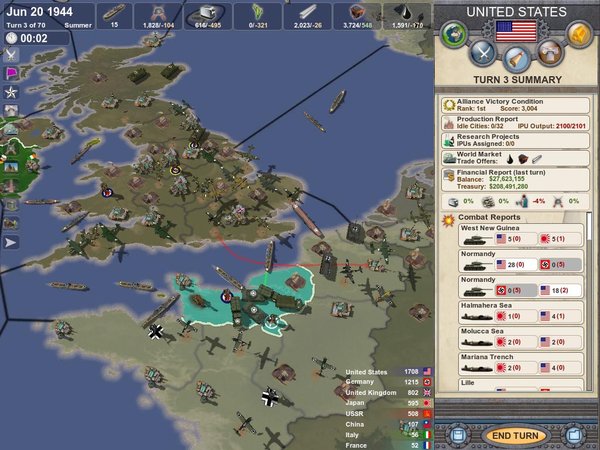Toggle the white star map filter

pos(11,92)
